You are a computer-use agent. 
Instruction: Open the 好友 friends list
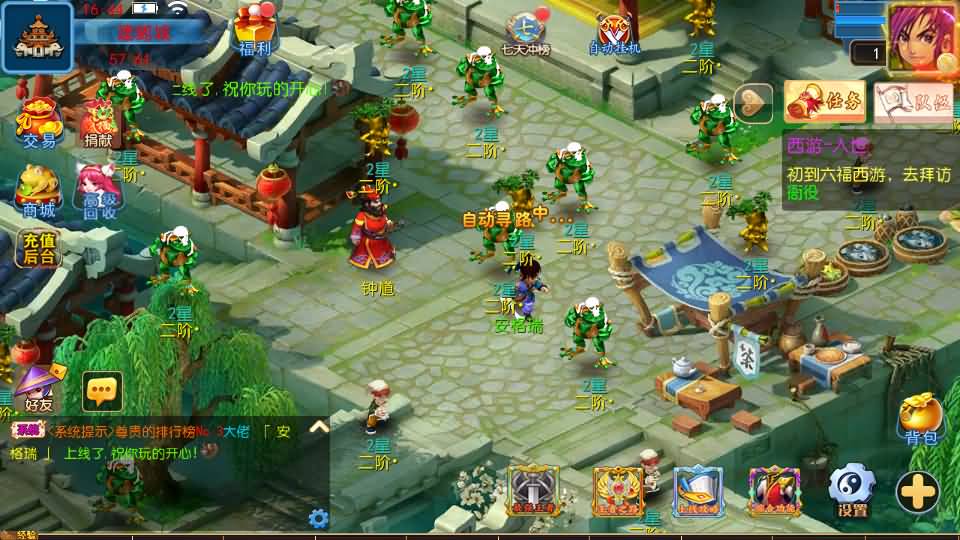tap(39, 387)
